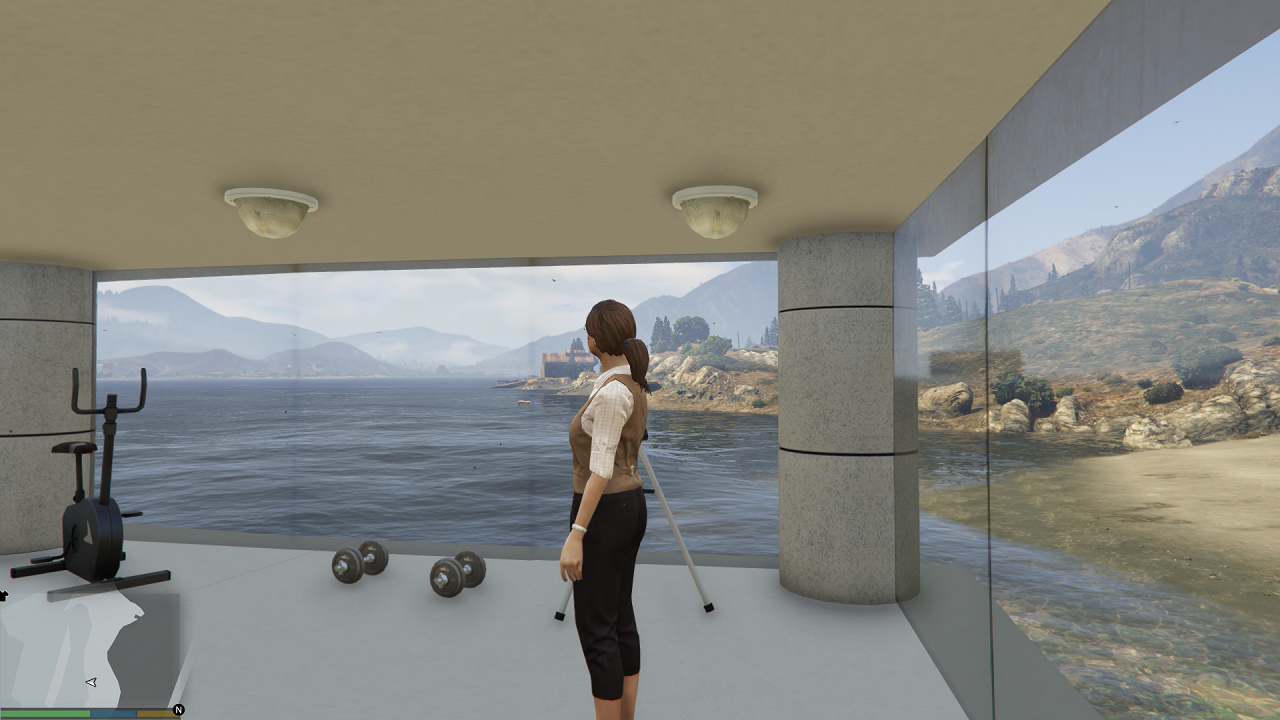Open the minimap in the corner
1280x720 pixels.
click(90, 648)
